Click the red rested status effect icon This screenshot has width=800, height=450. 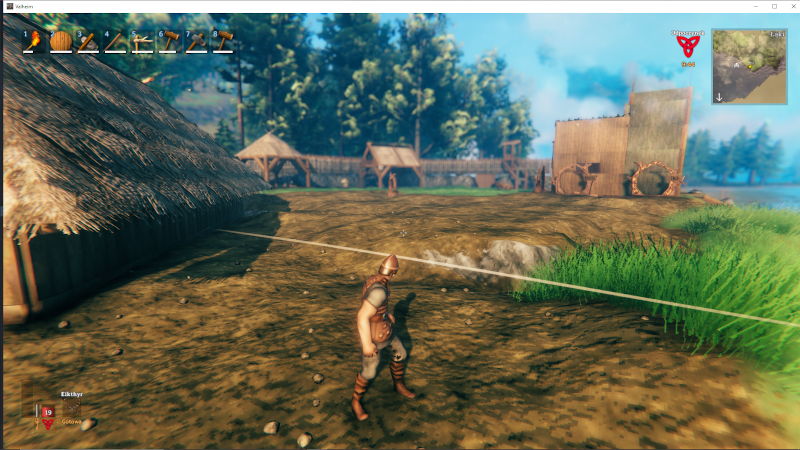(x=687, y=47)
